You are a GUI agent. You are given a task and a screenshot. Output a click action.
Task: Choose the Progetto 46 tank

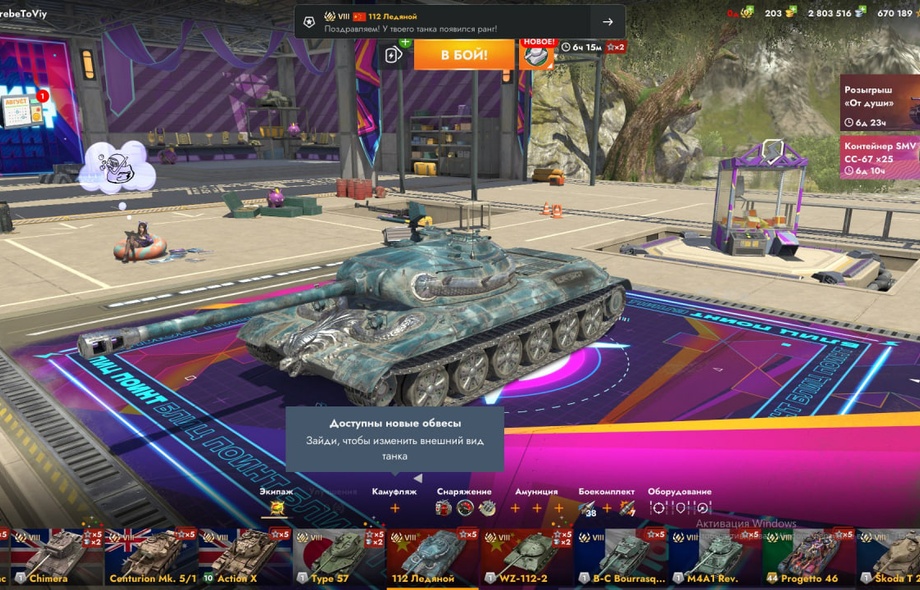808,557
